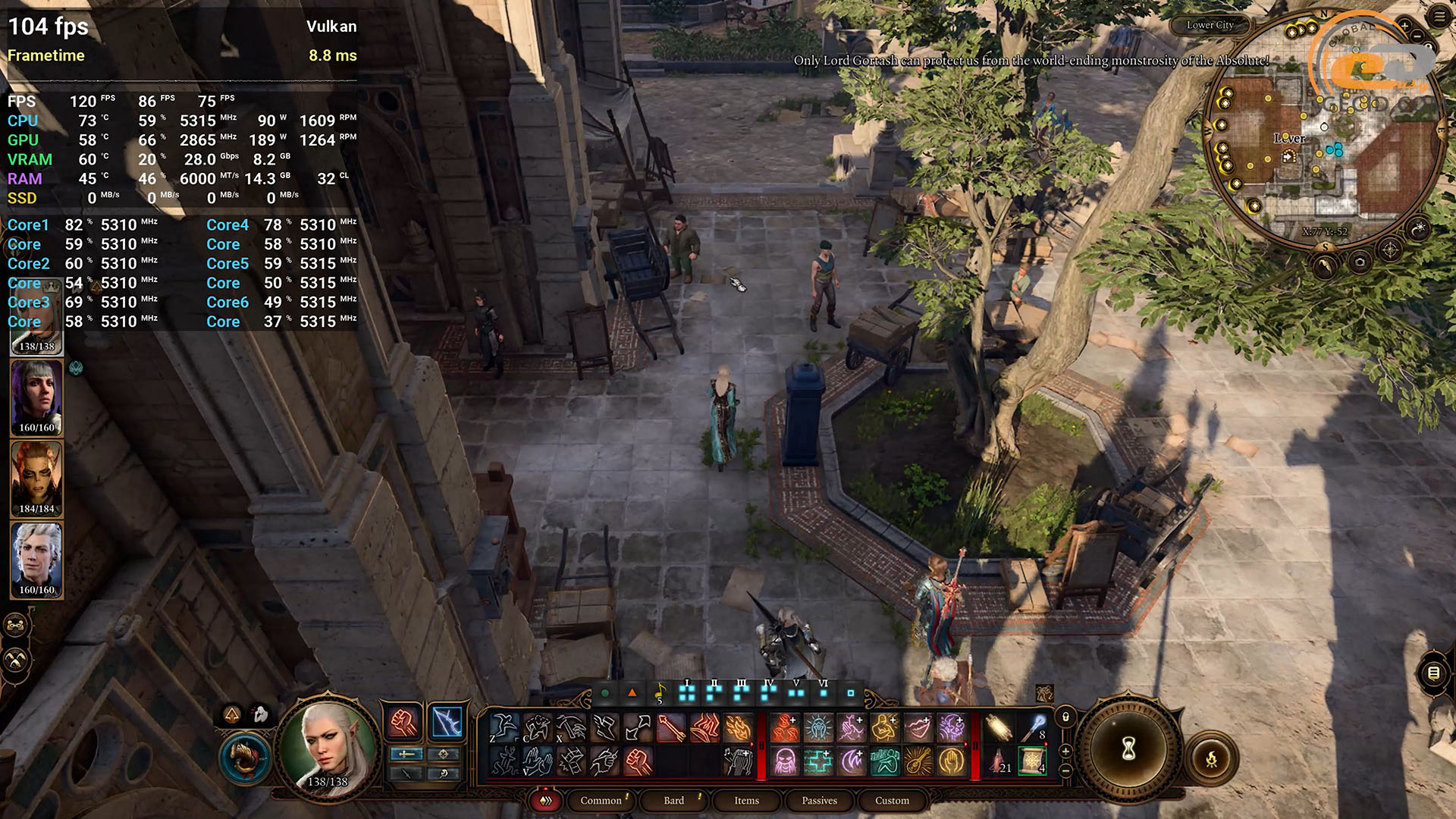Open the main menu hamburger button
Image resolution: width=1456 pixels, height=819 pixels.
(x=1439, y=17)
